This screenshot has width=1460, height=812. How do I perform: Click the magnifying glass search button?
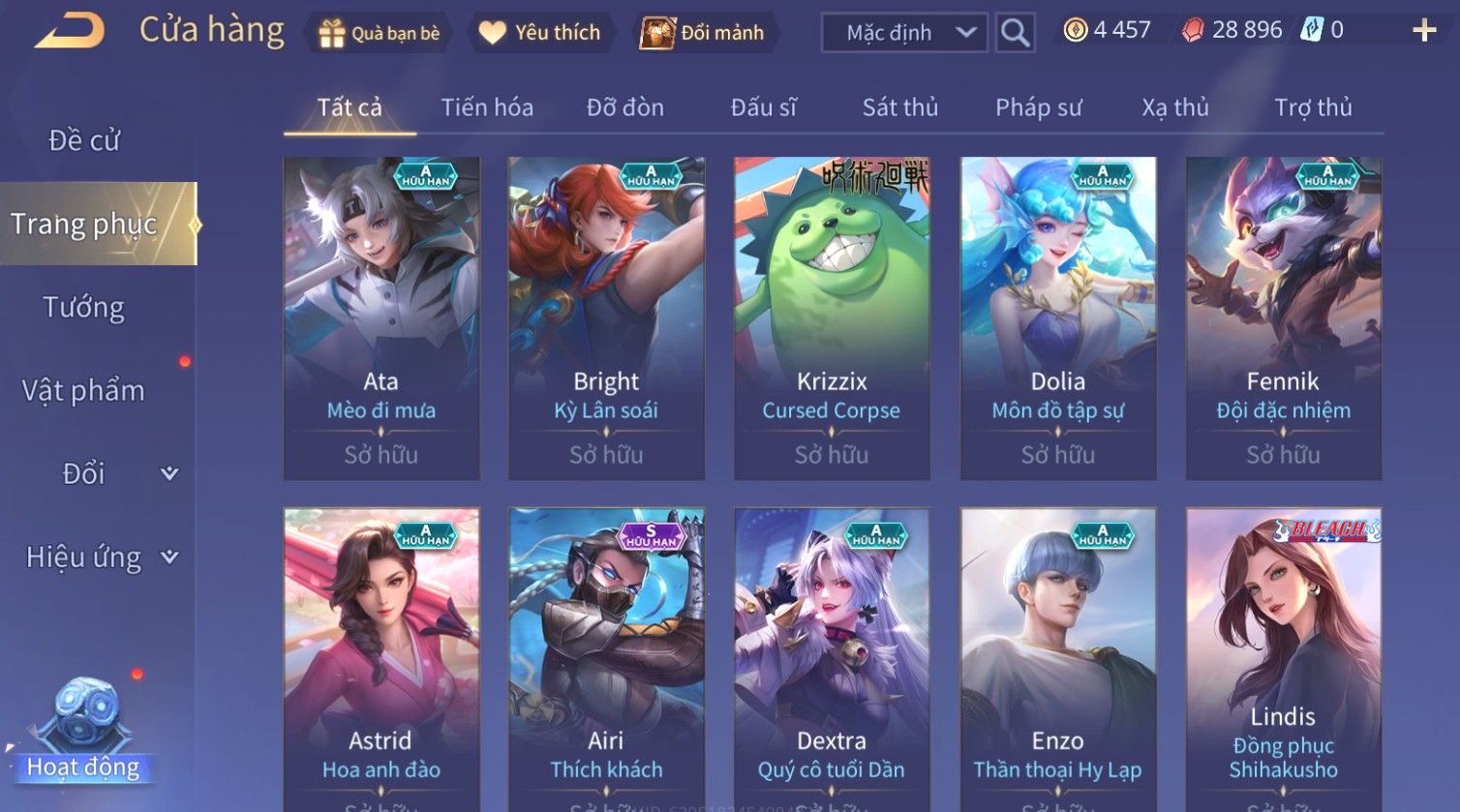(x=1015, y=33)
